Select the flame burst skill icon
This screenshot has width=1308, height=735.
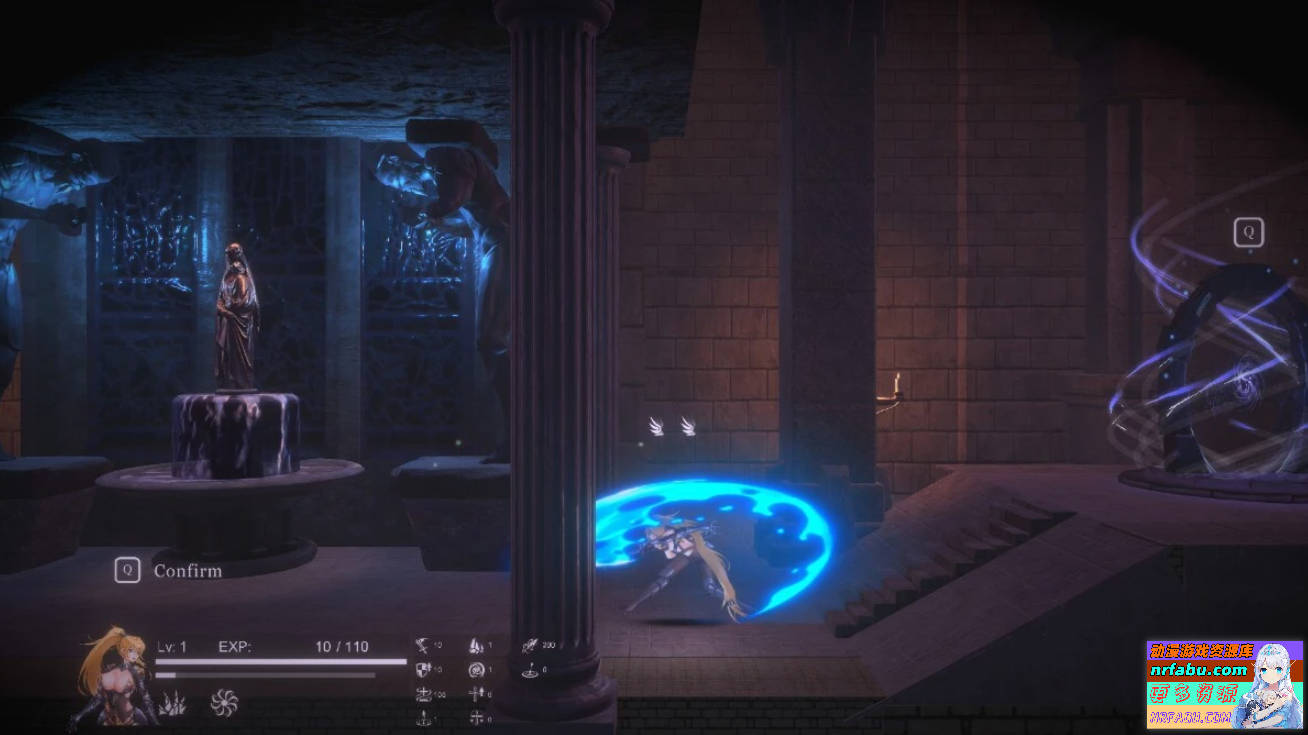(173, 702)
